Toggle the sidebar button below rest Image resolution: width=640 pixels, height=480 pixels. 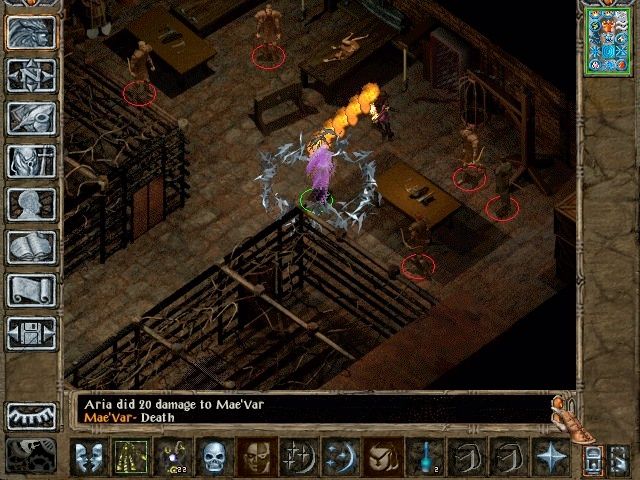(x=31, y=455)
